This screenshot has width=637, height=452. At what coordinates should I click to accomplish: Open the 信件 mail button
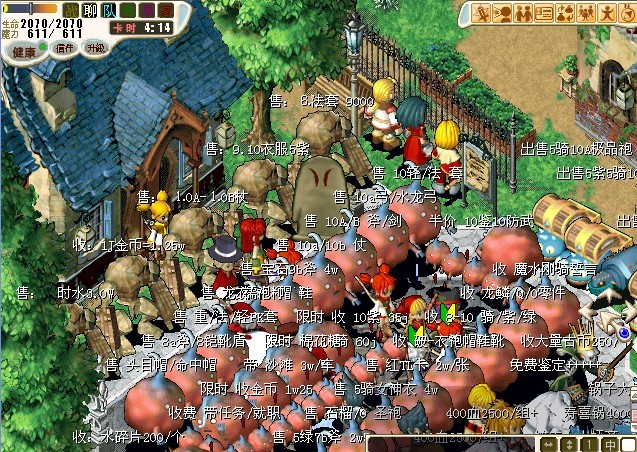pyautogui.click(x=63, y=48)
